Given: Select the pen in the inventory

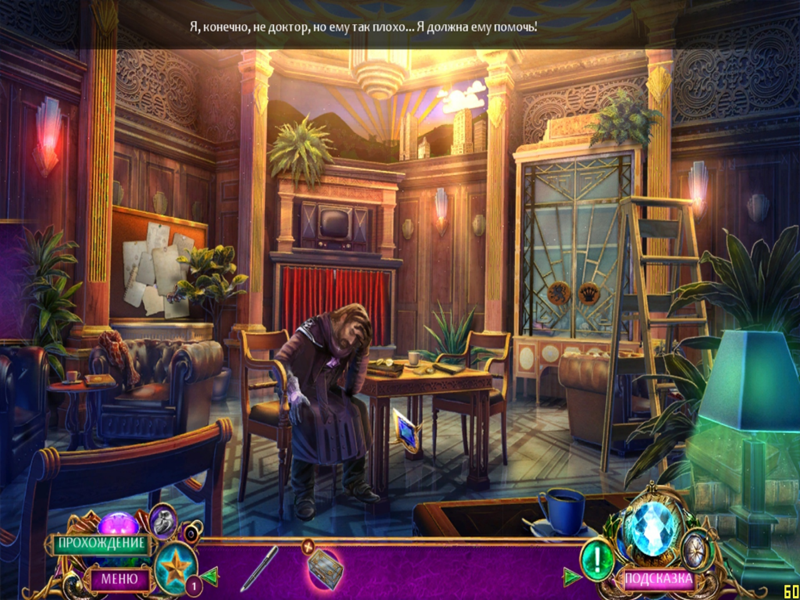Looking at the screenshot, I should [258, 569].
